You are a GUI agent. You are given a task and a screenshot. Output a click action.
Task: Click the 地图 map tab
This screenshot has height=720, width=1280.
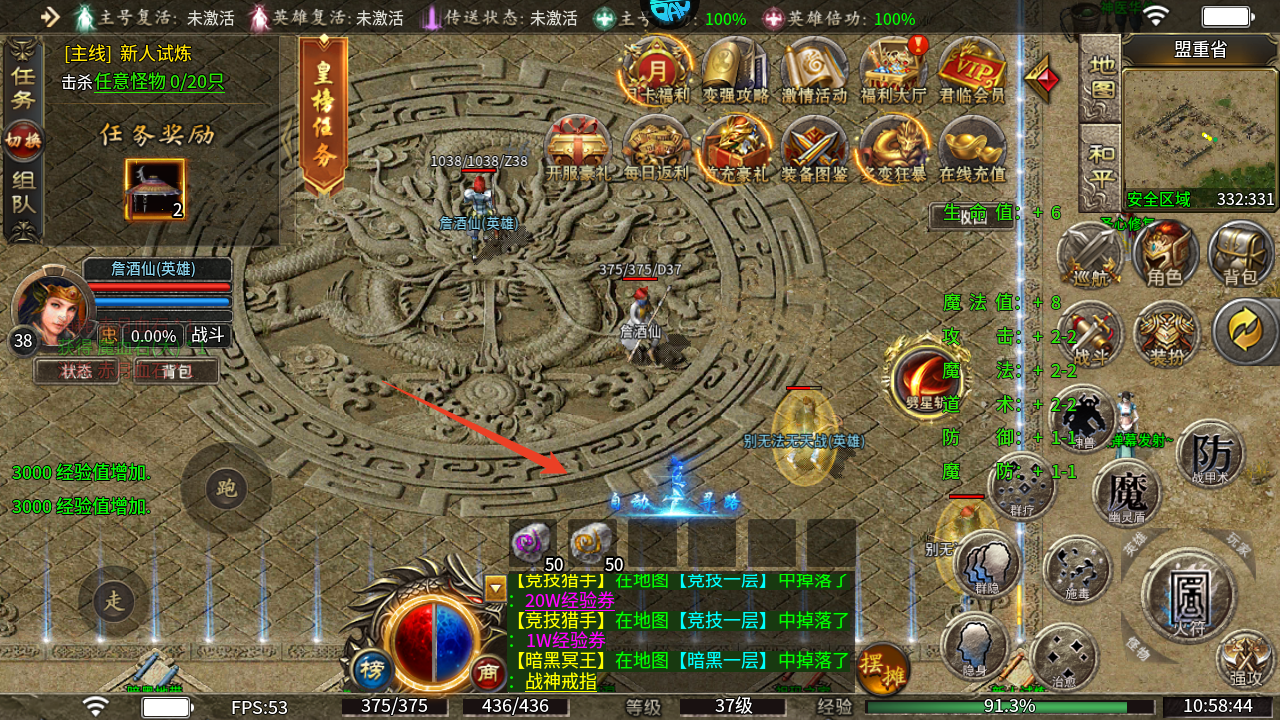coord(1101,77)
